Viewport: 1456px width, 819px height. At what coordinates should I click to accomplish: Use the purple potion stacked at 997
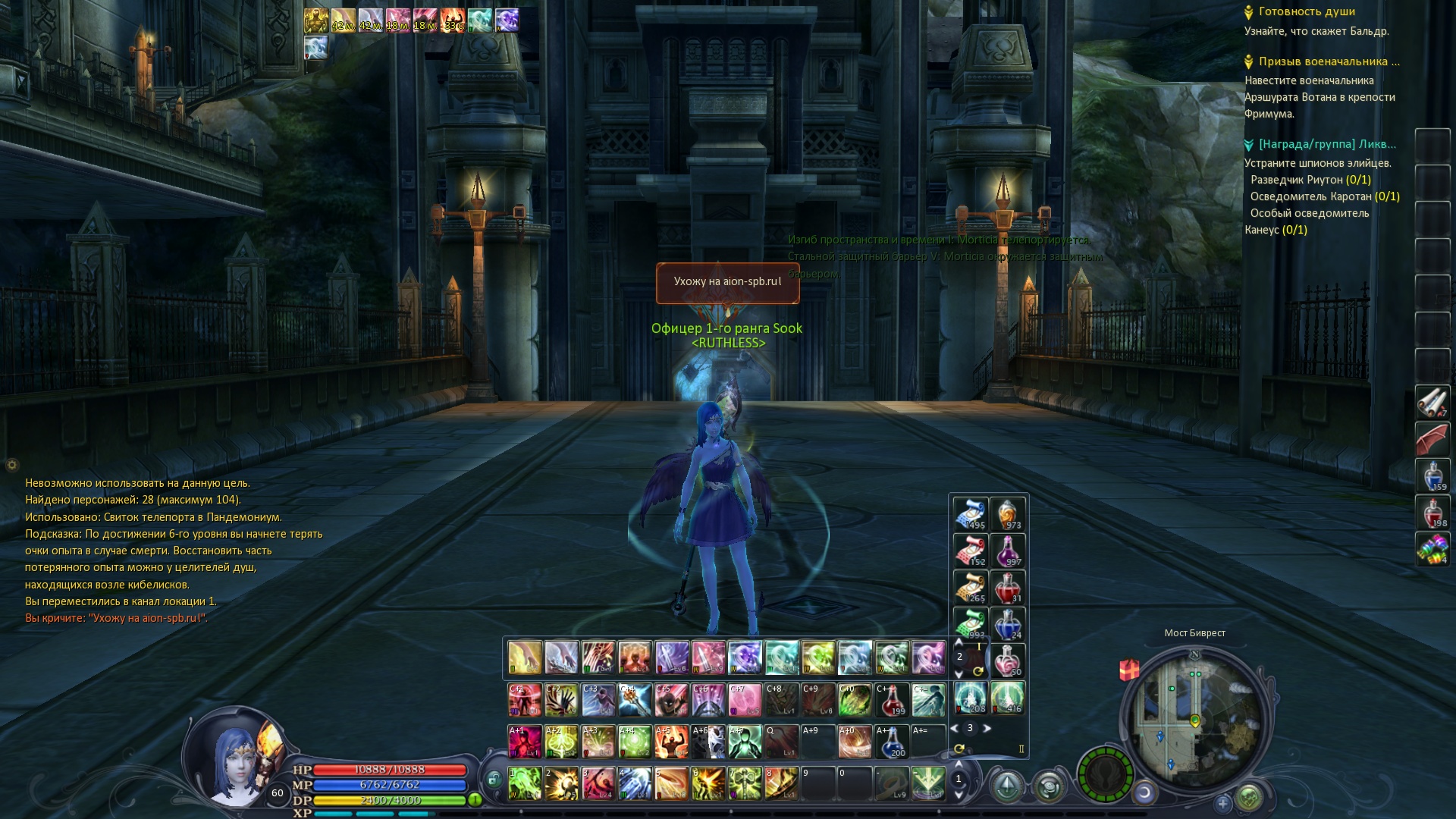click(x=1007, y=551)
